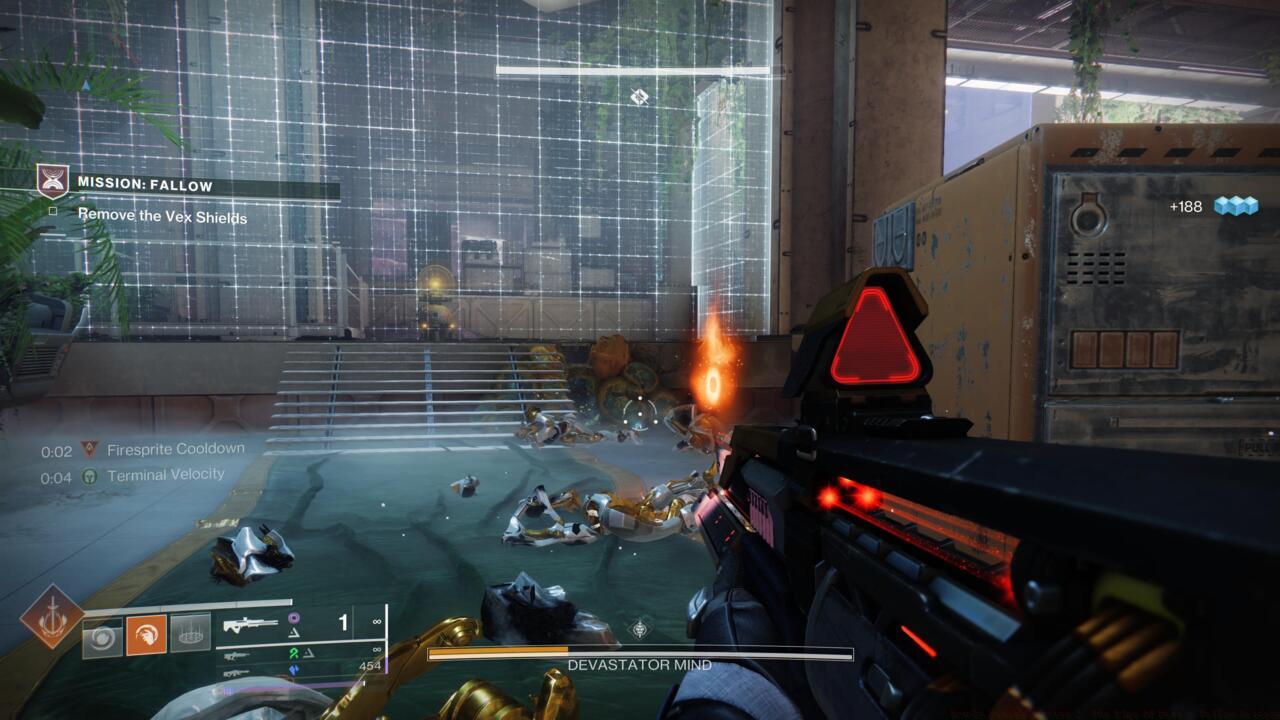Trigger the orange melee ability icon
The width and height of the screenshot is (1280, 720).
click(146, 635)
